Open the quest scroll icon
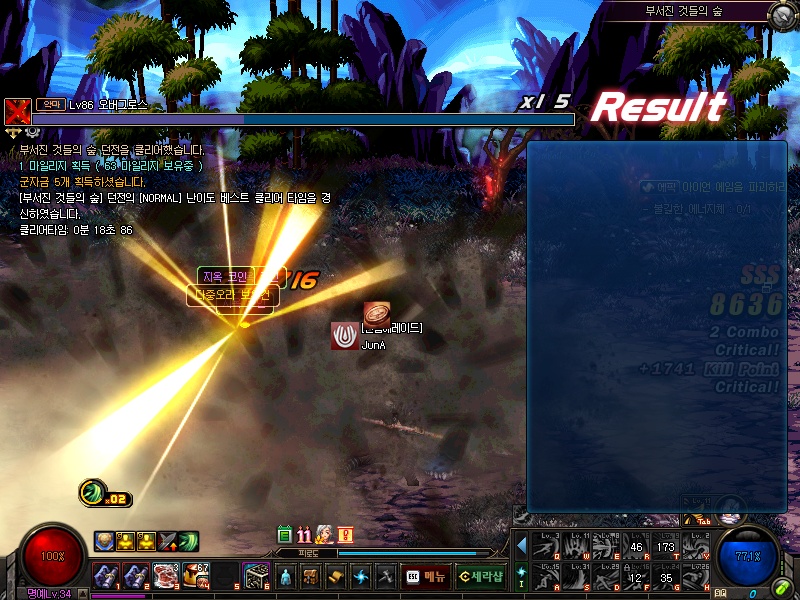The width and height of the screenshot is (800, 600). click(x=336, y=576)
